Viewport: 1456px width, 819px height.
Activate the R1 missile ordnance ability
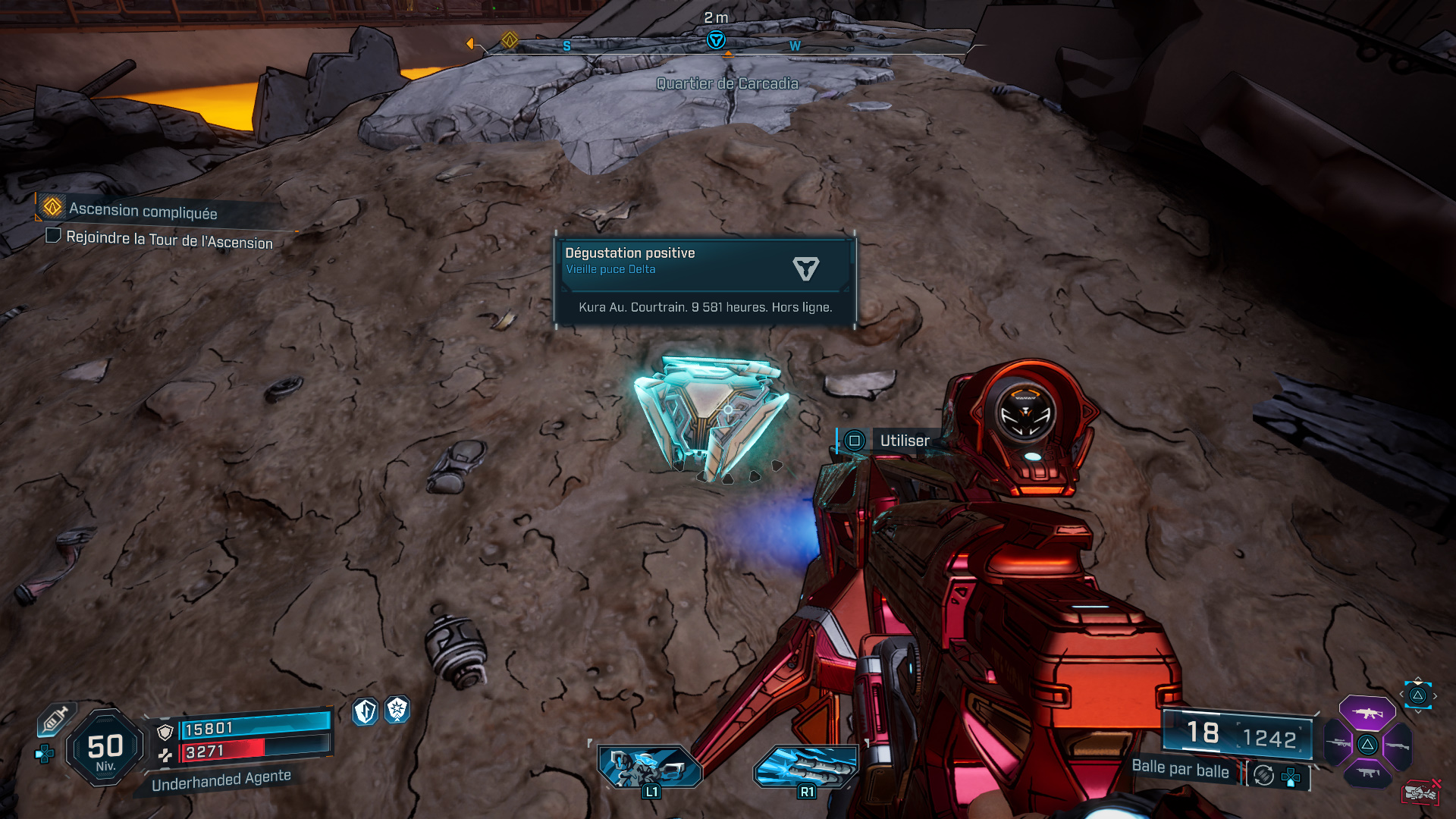point(805,767)
